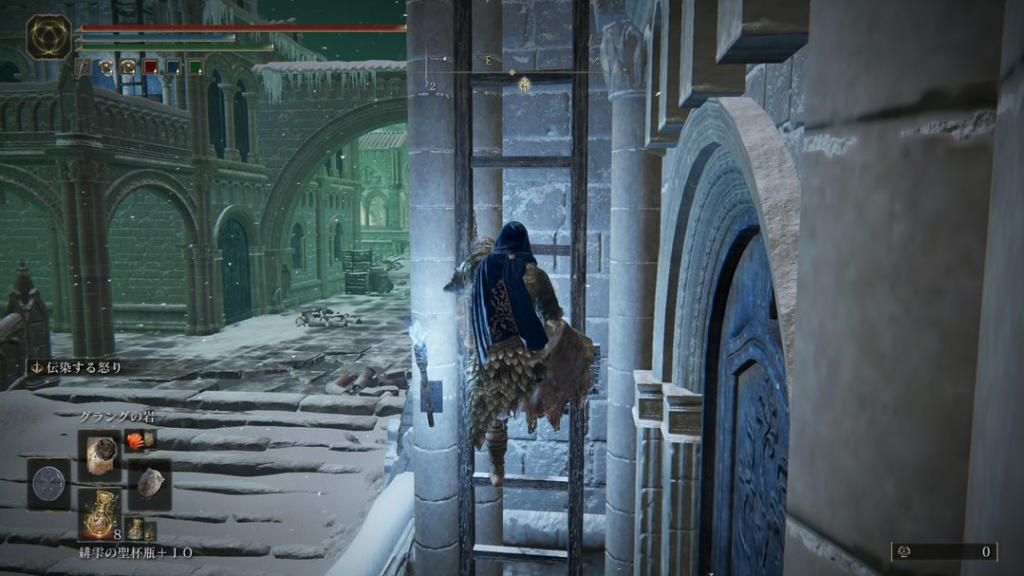Select the Stone of Gurranq spell slot
The height and width of the screenshot is (576, 1024).
click(x=100, y=455)
